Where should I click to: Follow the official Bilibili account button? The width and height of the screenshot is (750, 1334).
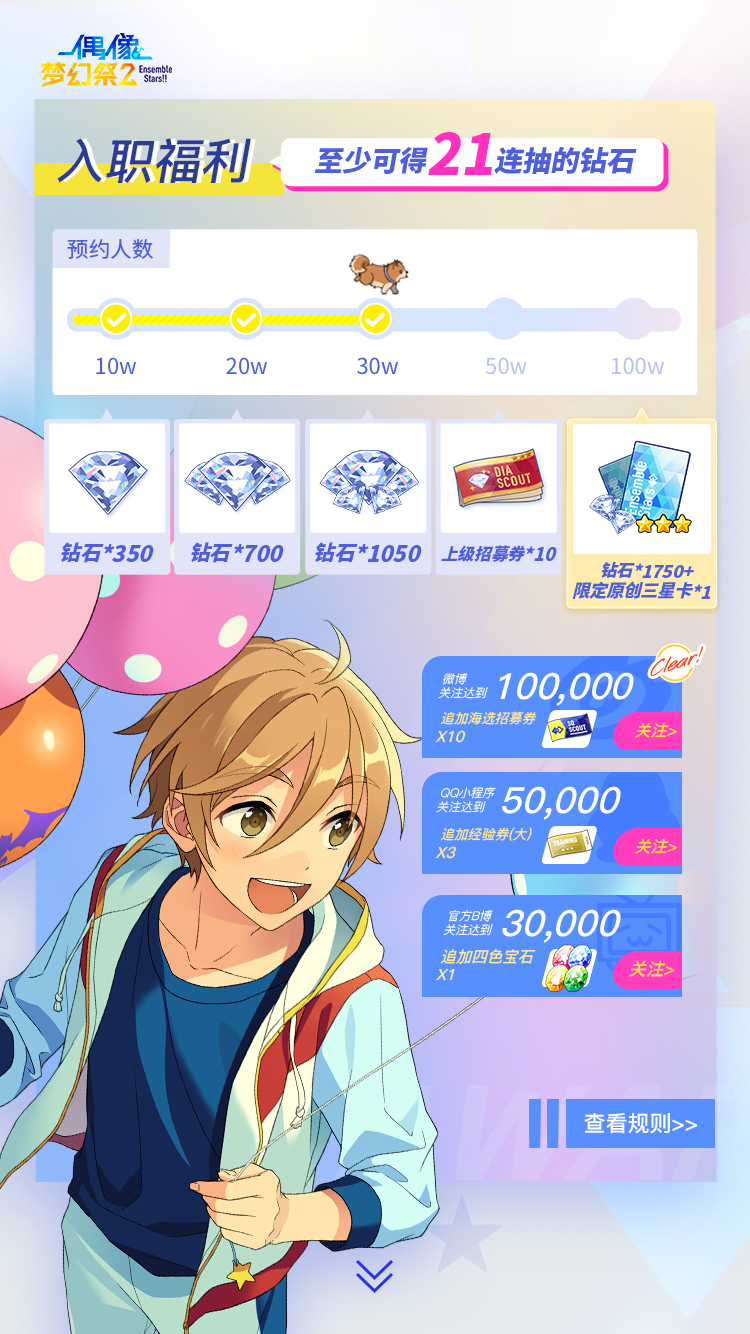(647, 969)
